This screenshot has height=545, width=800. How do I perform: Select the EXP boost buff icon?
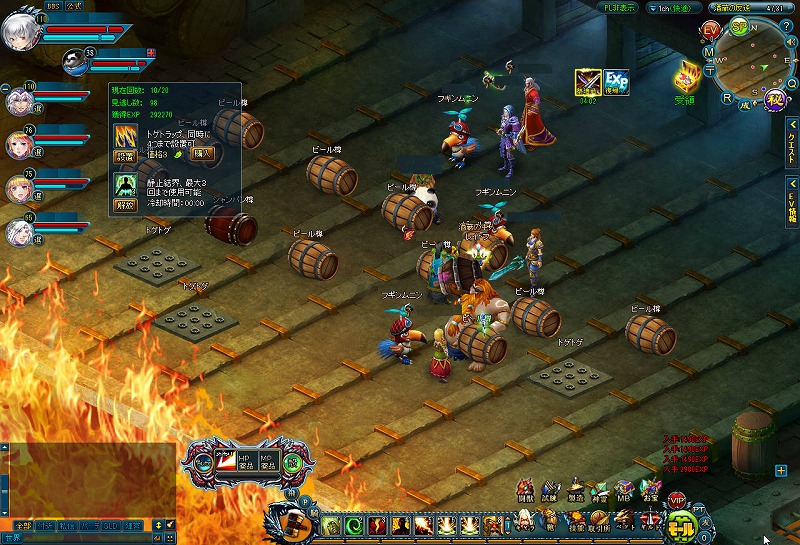(616, 82)
